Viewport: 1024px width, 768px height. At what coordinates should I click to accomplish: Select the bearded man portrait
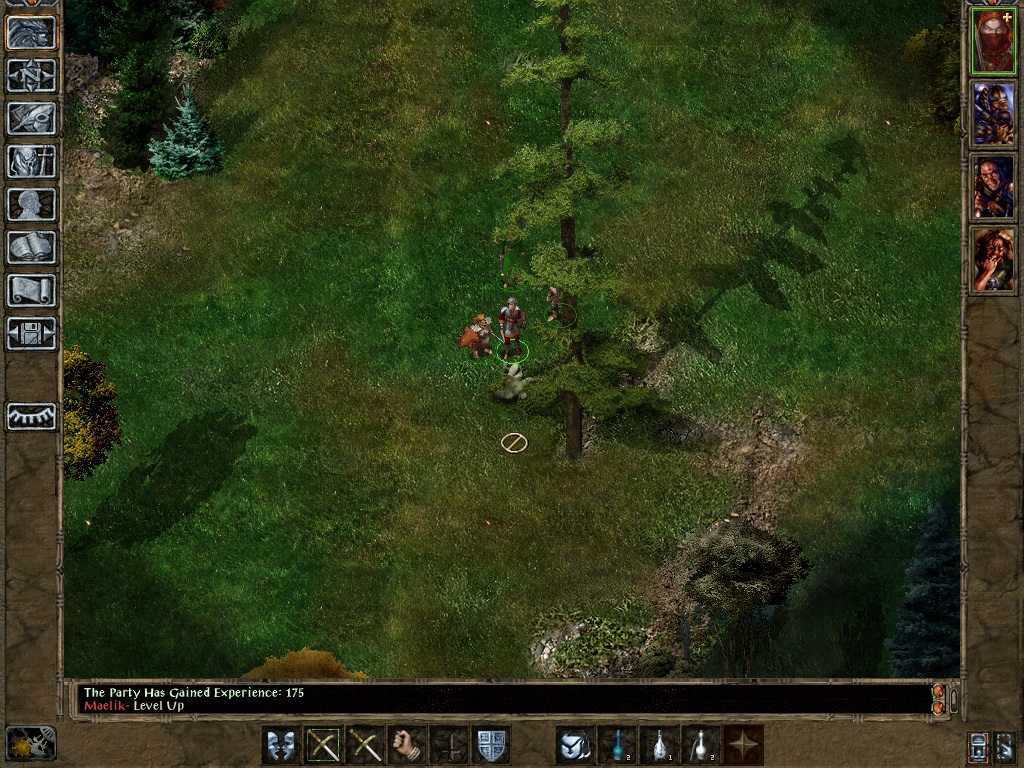[x=993, y=187]
